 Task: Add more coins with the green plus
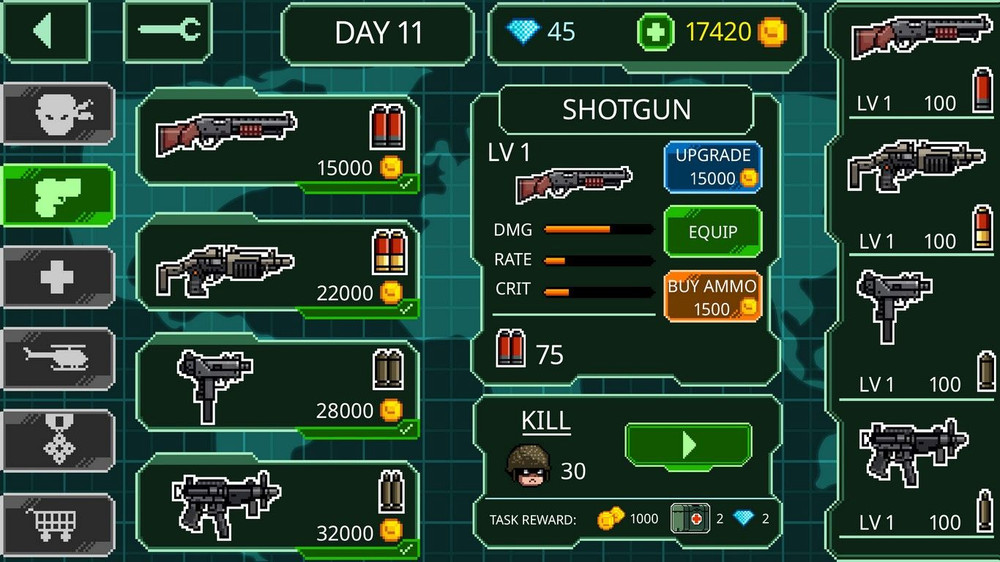coord(652,32)
